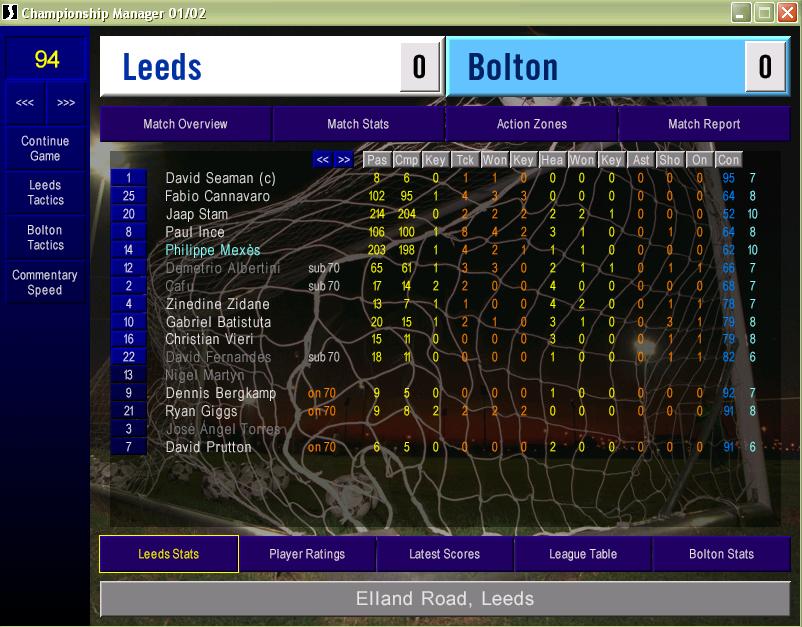Select the Leeds Stats bottom tab
Viewport: 802px width, 627px height.
point(168,554)
